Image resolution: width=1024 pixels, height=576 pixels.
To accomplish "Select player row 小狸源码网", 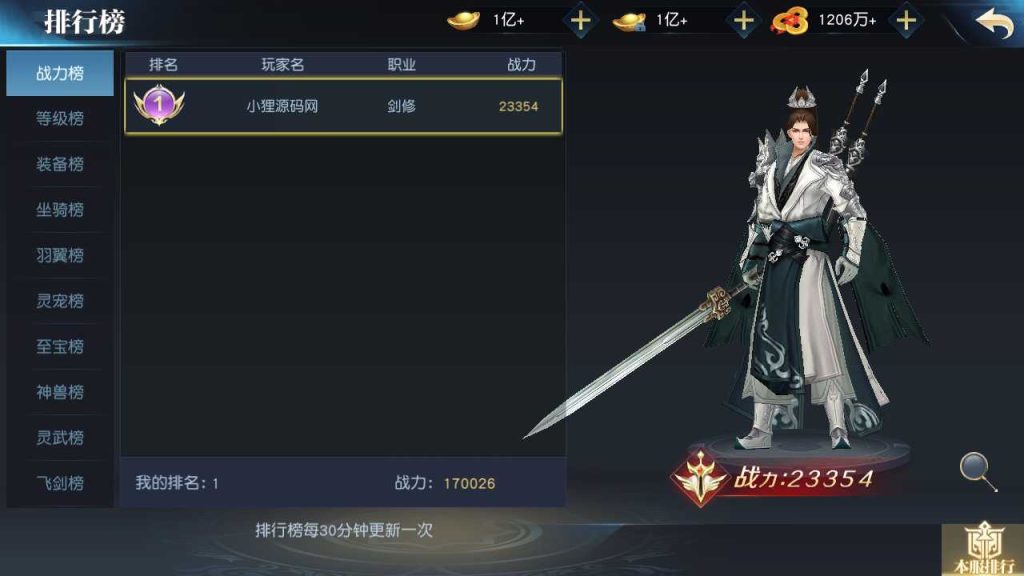I will [343, 106].
